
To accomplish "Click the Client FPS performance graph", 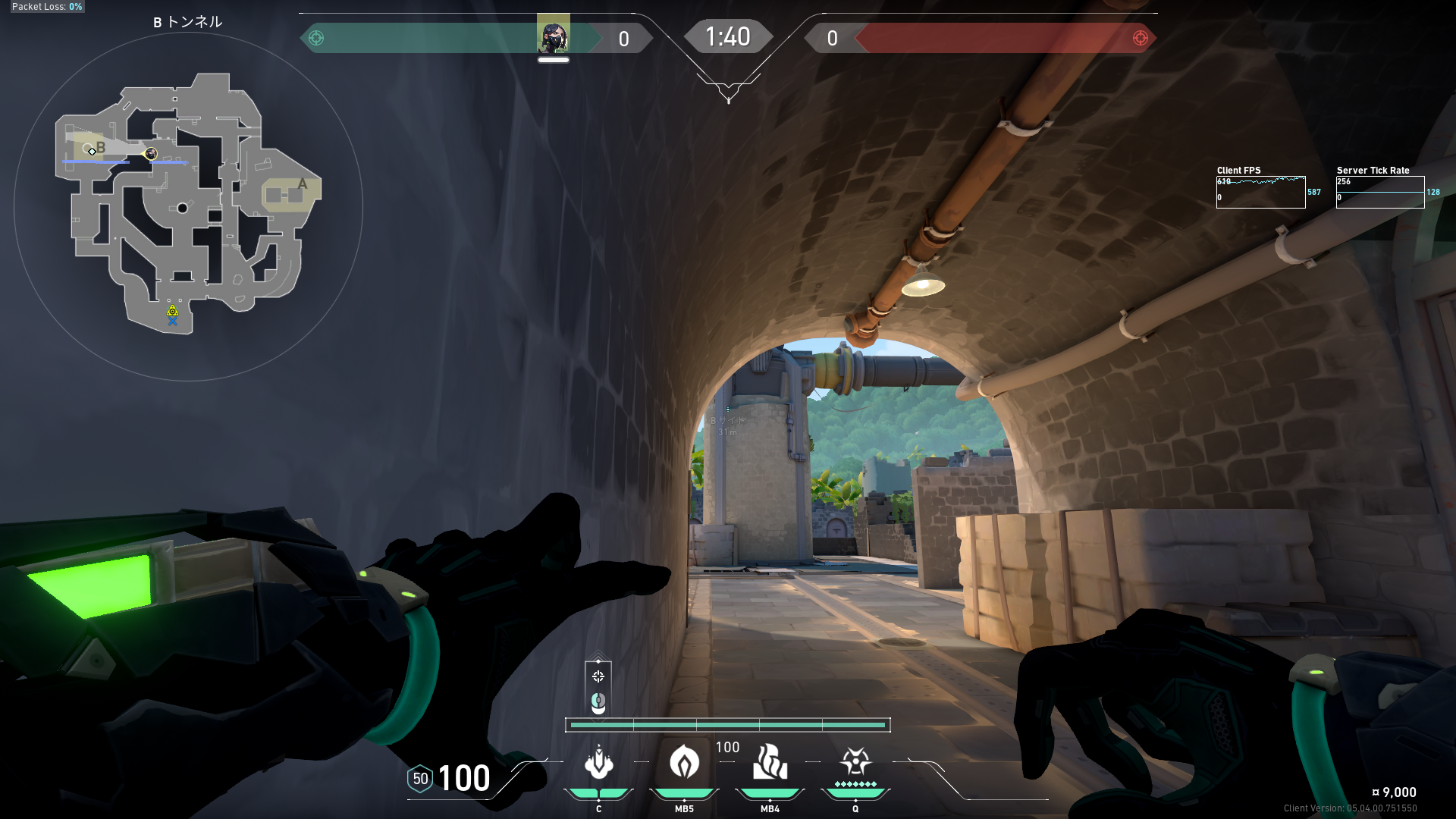I will [1260, 192].
